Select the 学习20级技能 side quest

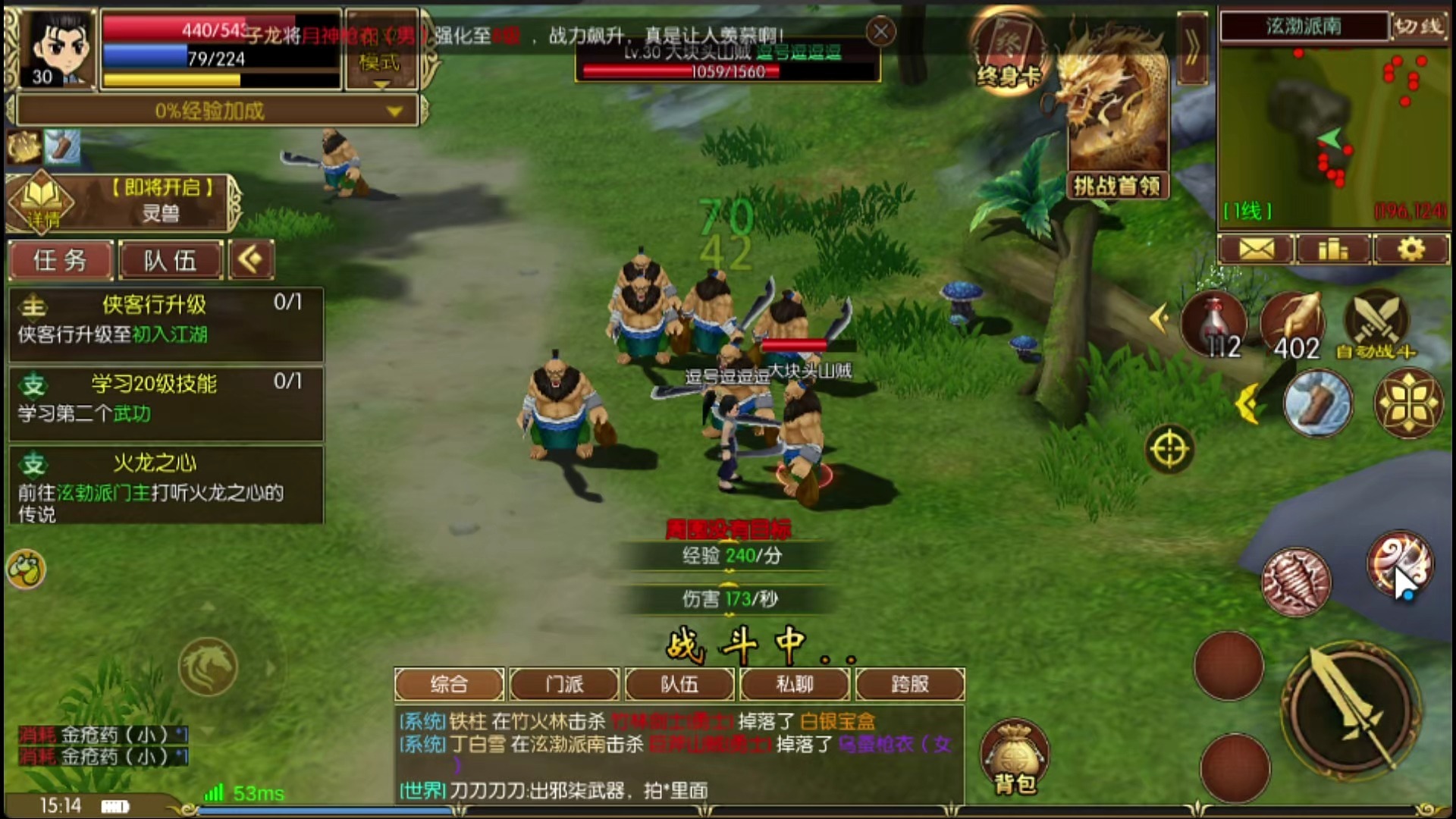[165, 399]
